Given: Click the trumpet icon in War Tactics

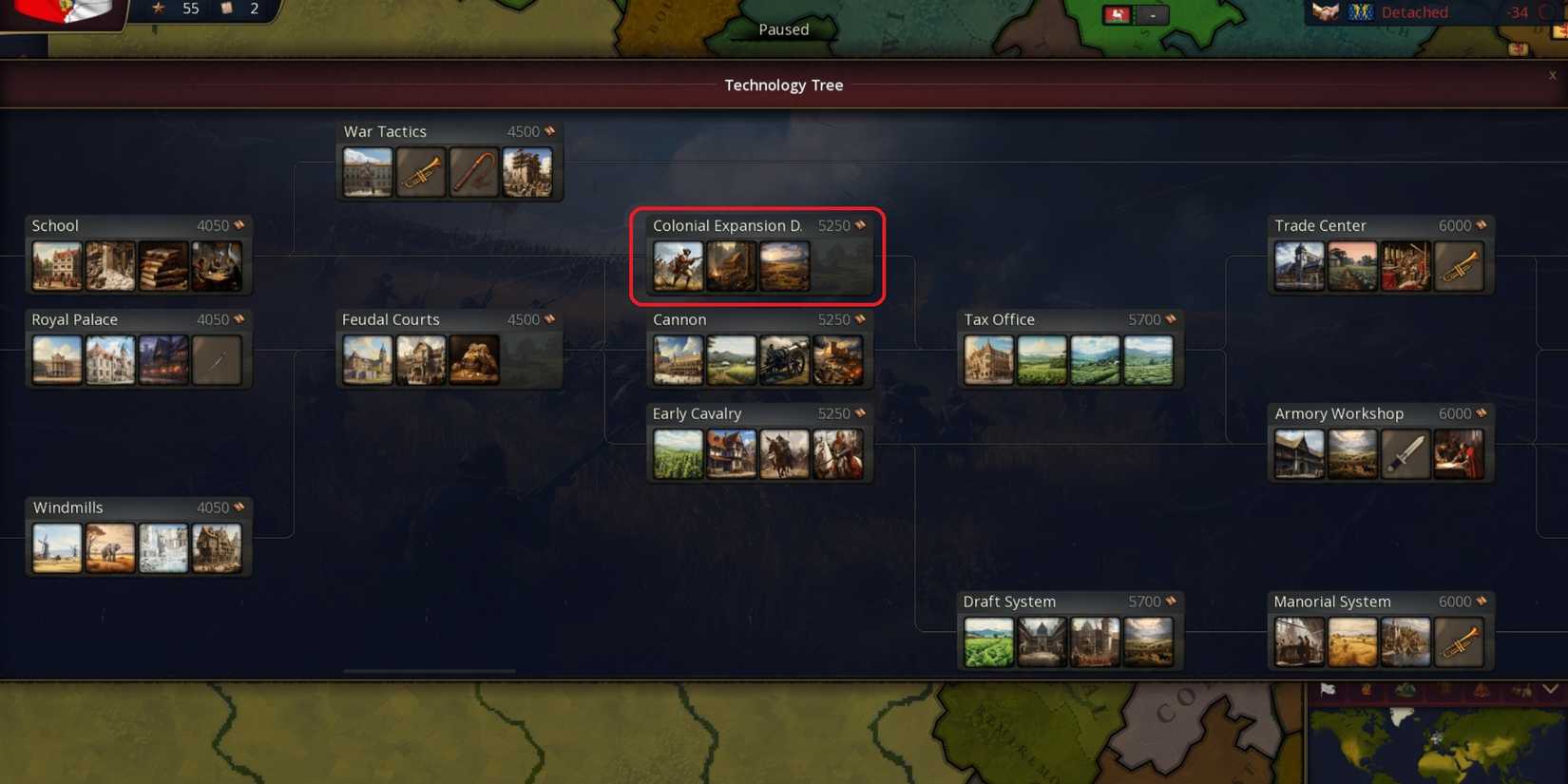Looking at the screenshot, I should point(420,173).
